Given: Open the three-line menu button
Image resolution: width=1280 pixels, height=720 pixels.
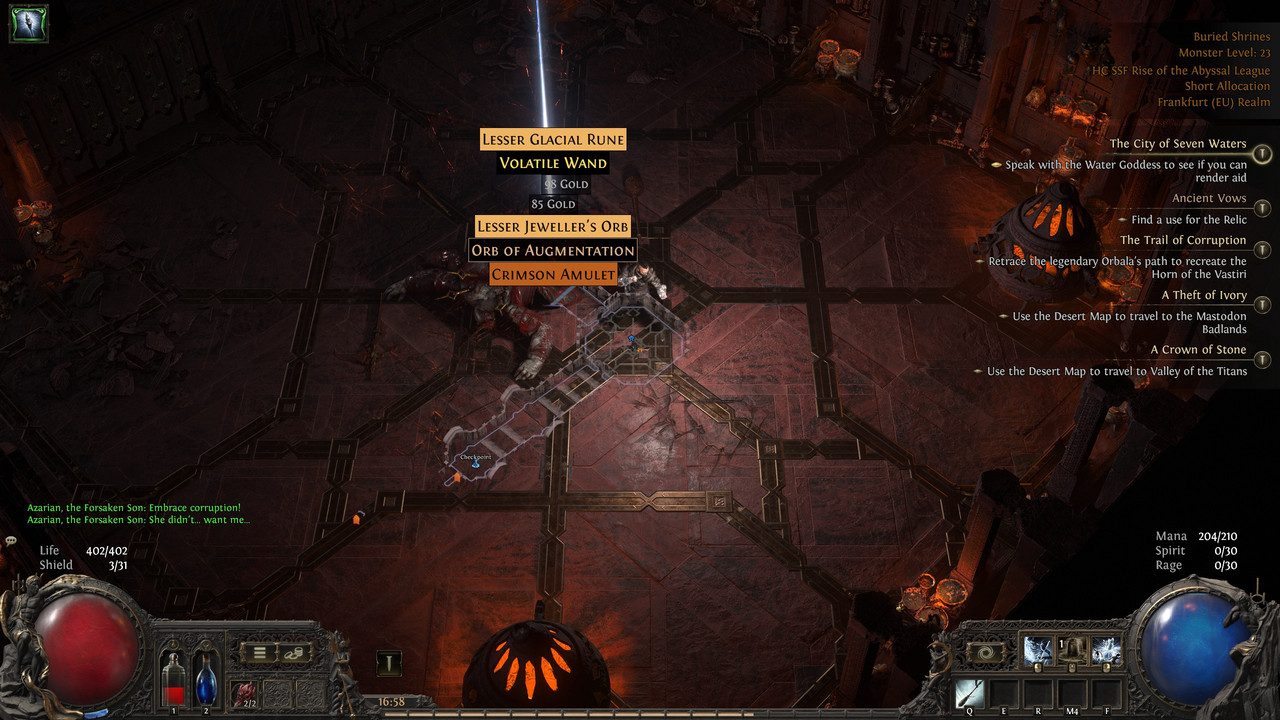Looking at the screenshot, I should [259, 654].
